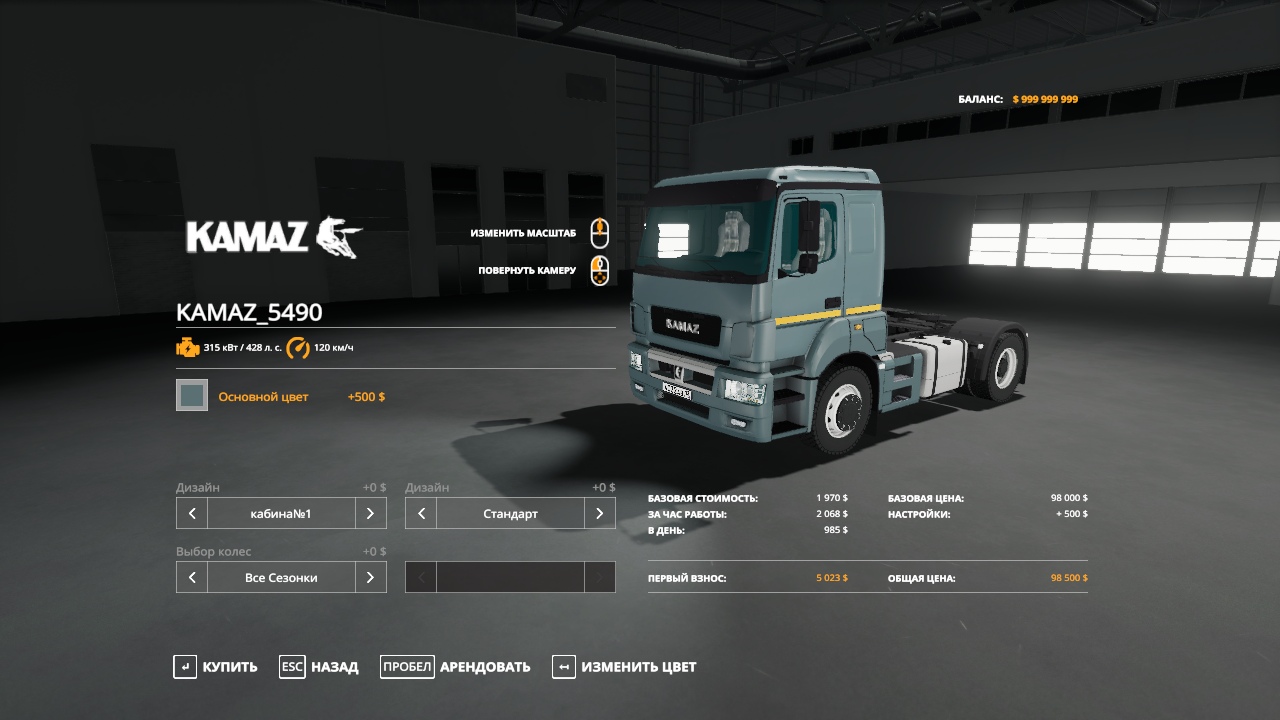Advance the Стандарт design to the next option
This screenshot has height=720, width=1280.
coord(599,513)
